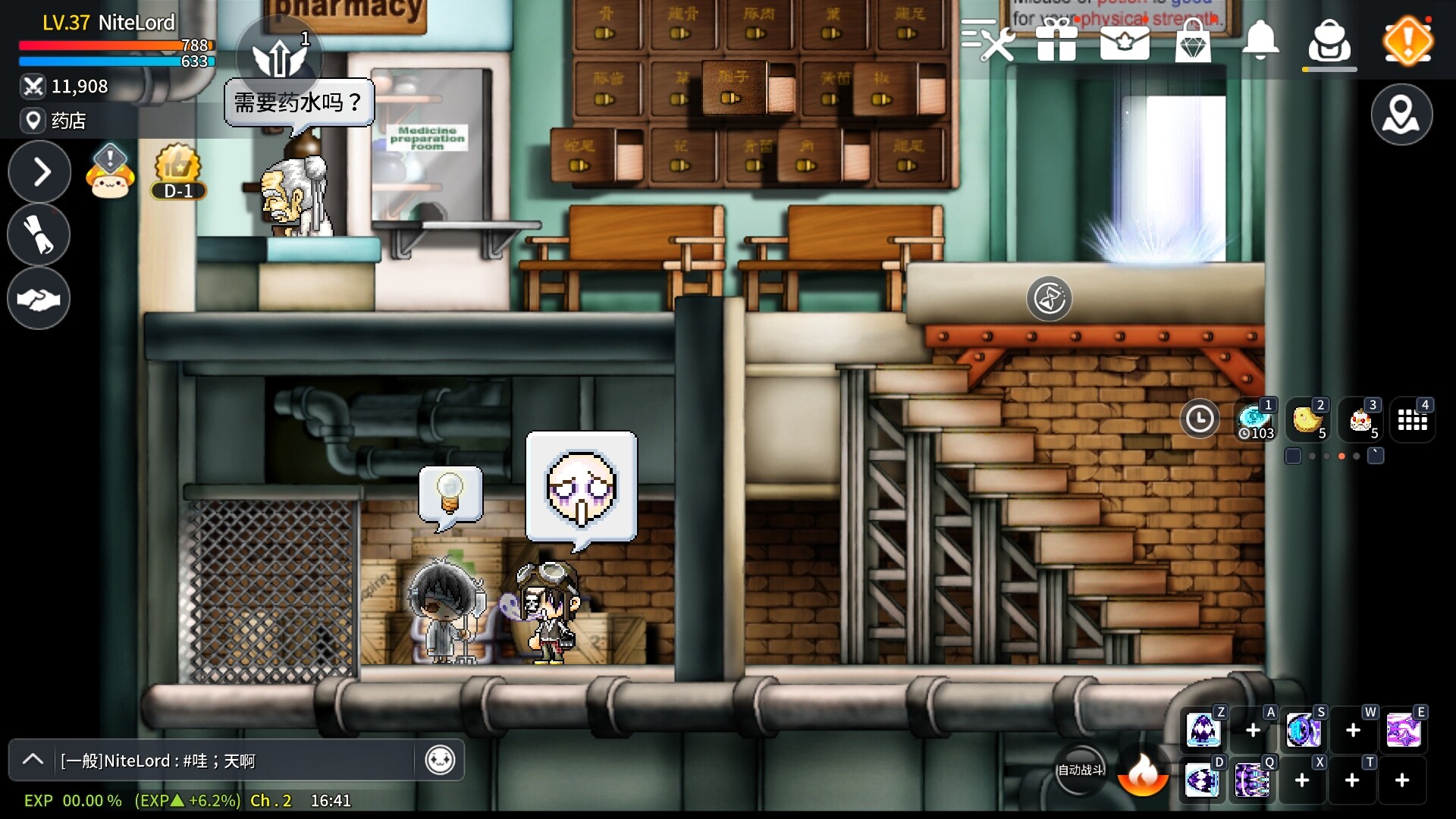Open the quest scroll button
The image size is (1456, 819).
(x=39, y=234)
